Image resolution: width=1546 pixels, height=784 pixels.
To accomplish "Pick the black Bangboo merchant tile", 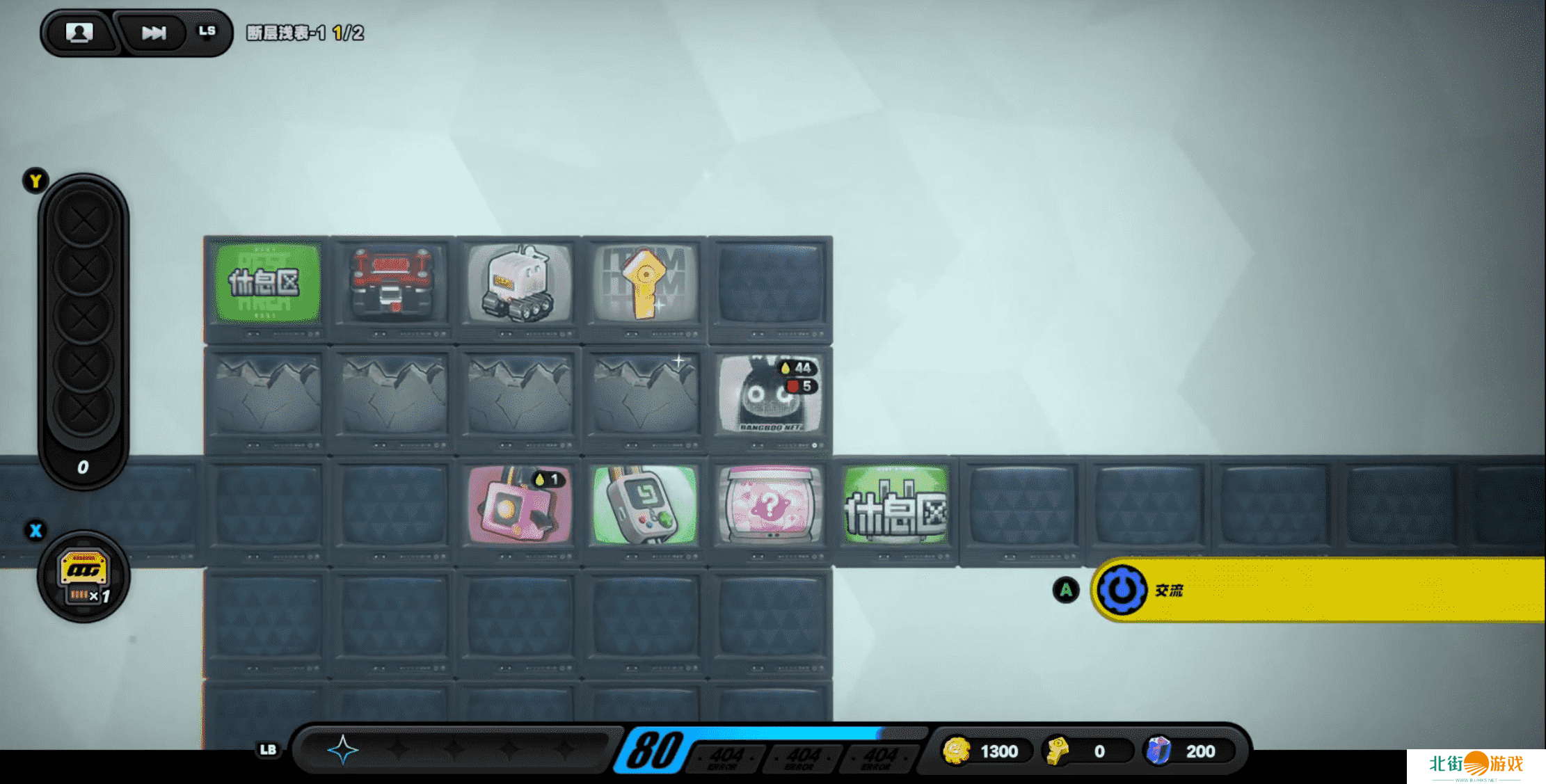I will coord(770,394).
